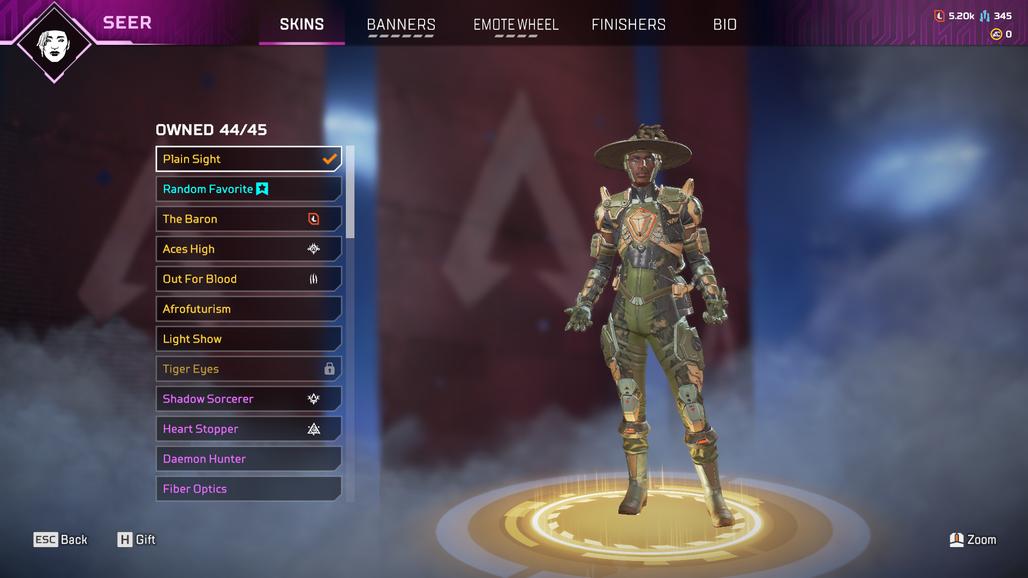Select the Fiber Optics skin
This screenshot has width=1028, height=578.
point(248,489)
